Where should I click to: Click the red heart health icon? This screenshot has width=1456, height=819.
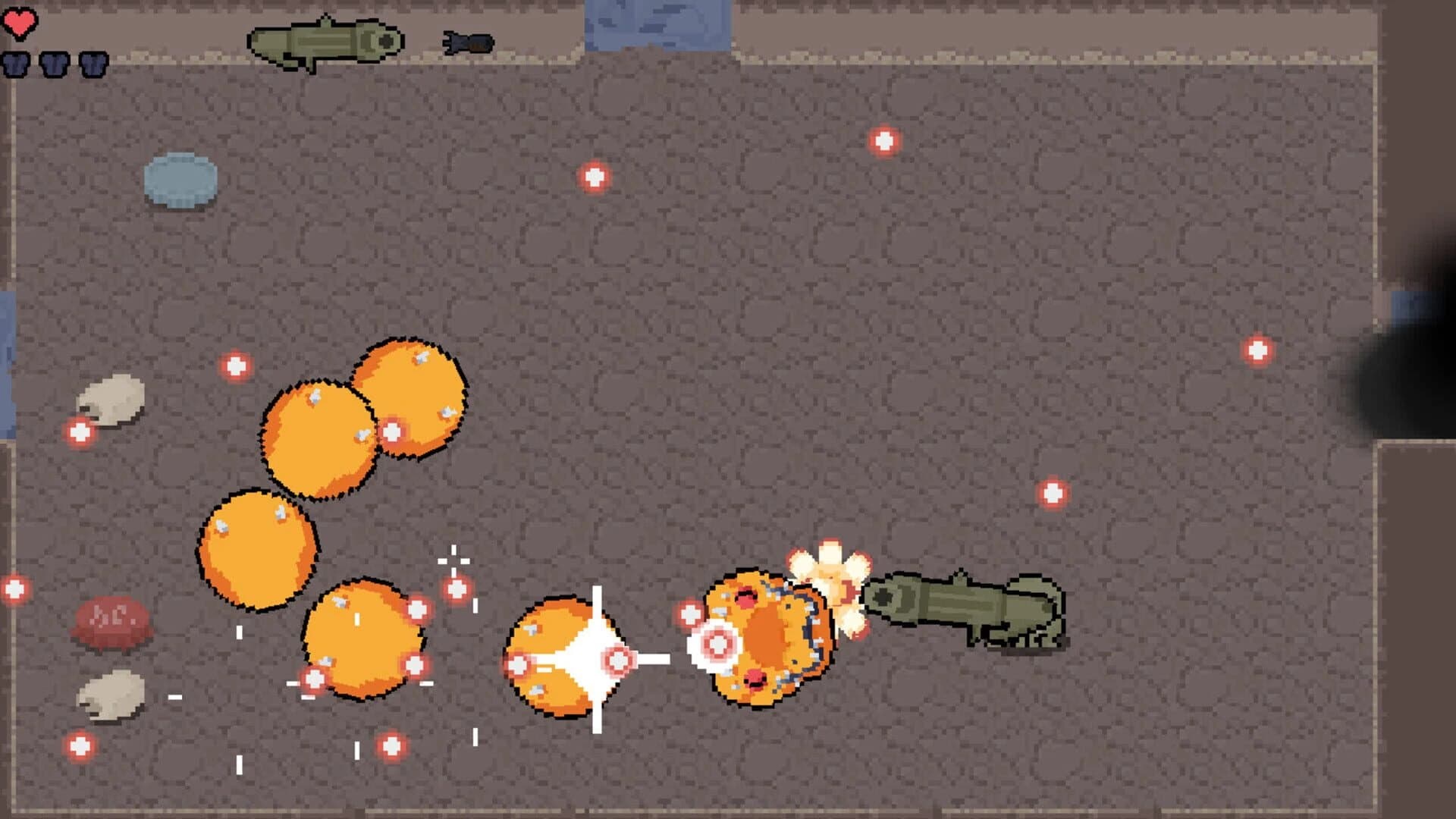(x=19, y=23)
